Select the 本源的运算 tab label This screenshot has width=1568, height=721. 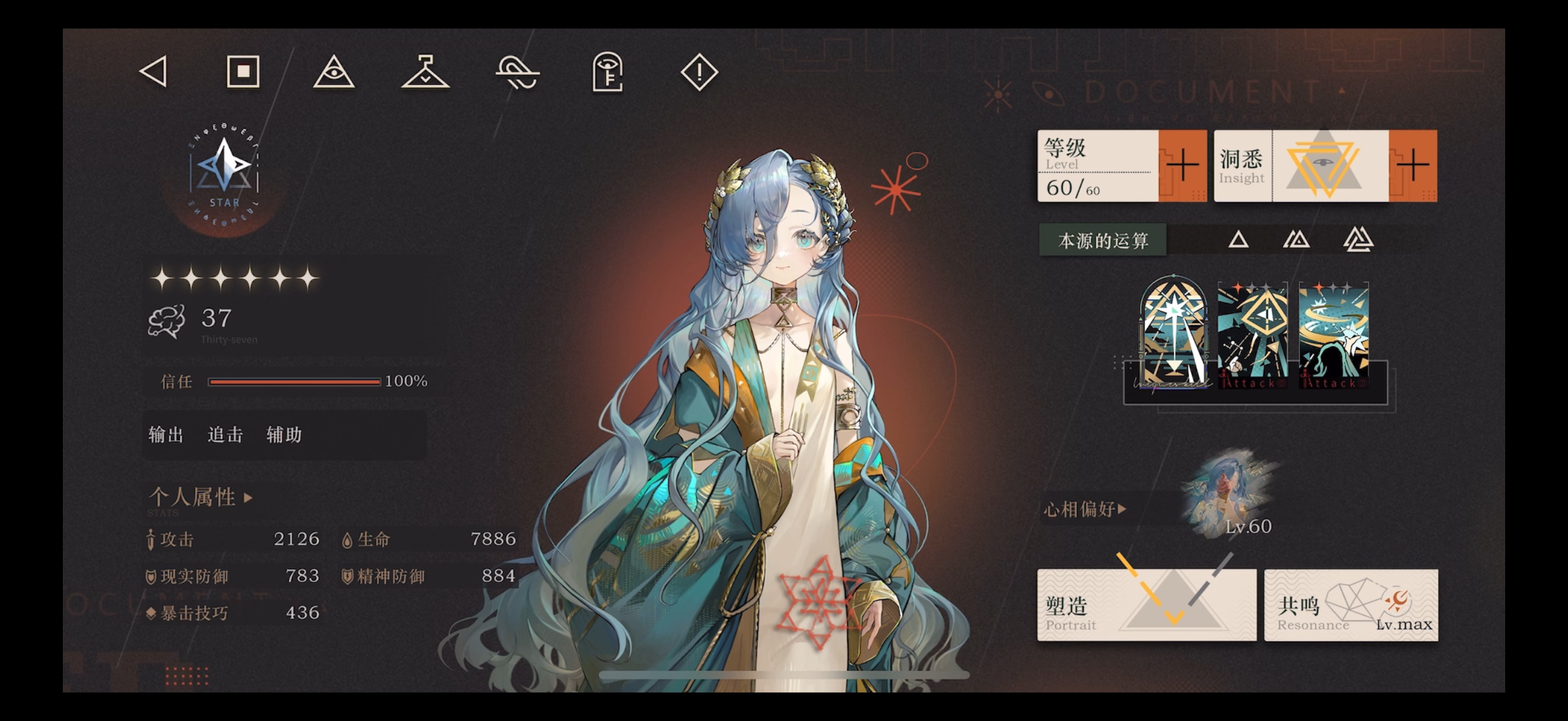pos(1103,240)
